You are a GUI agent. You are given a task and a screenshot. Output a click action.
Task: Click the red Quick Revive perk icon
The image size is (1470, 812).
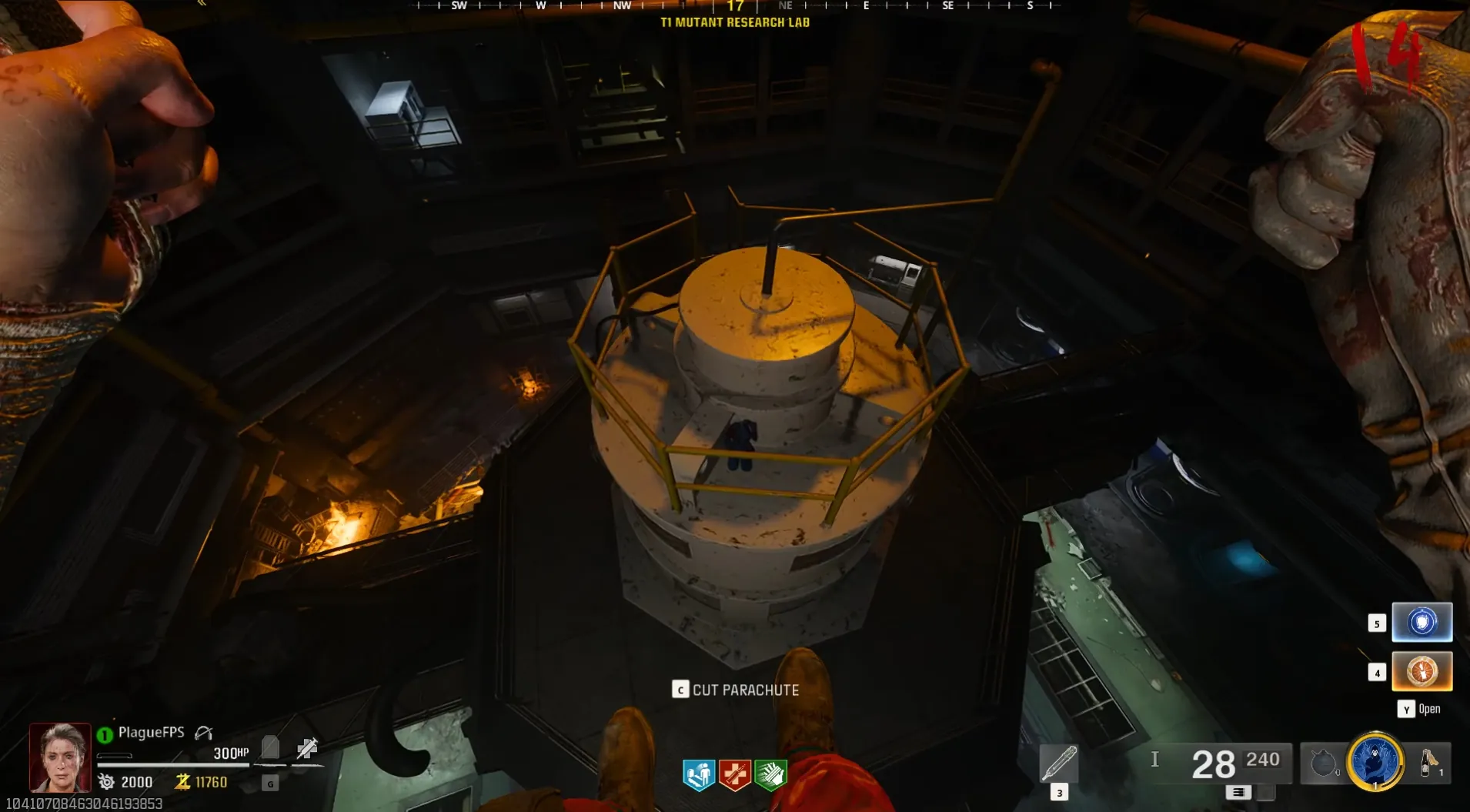735,774
